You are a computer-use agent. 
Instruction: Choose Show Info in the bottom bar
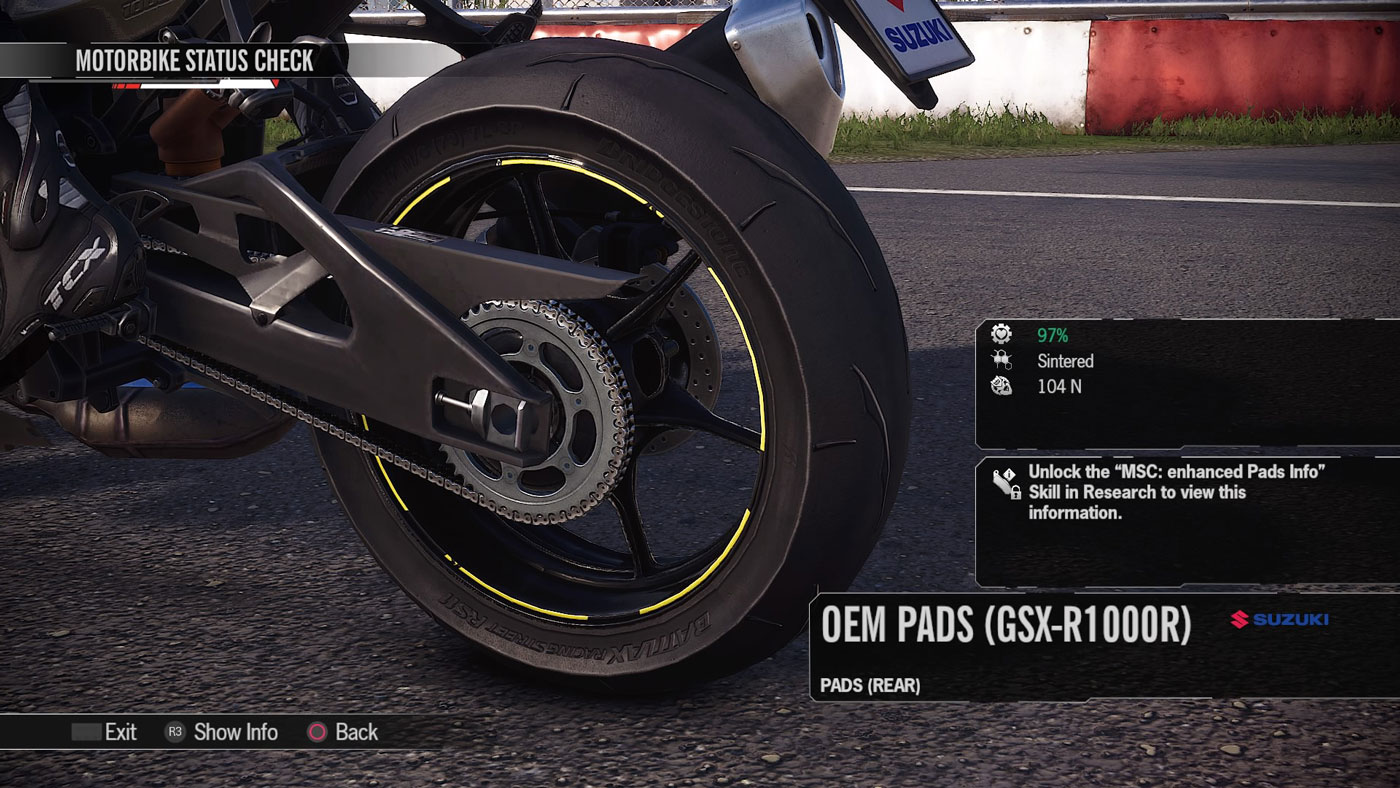[222, 732]
